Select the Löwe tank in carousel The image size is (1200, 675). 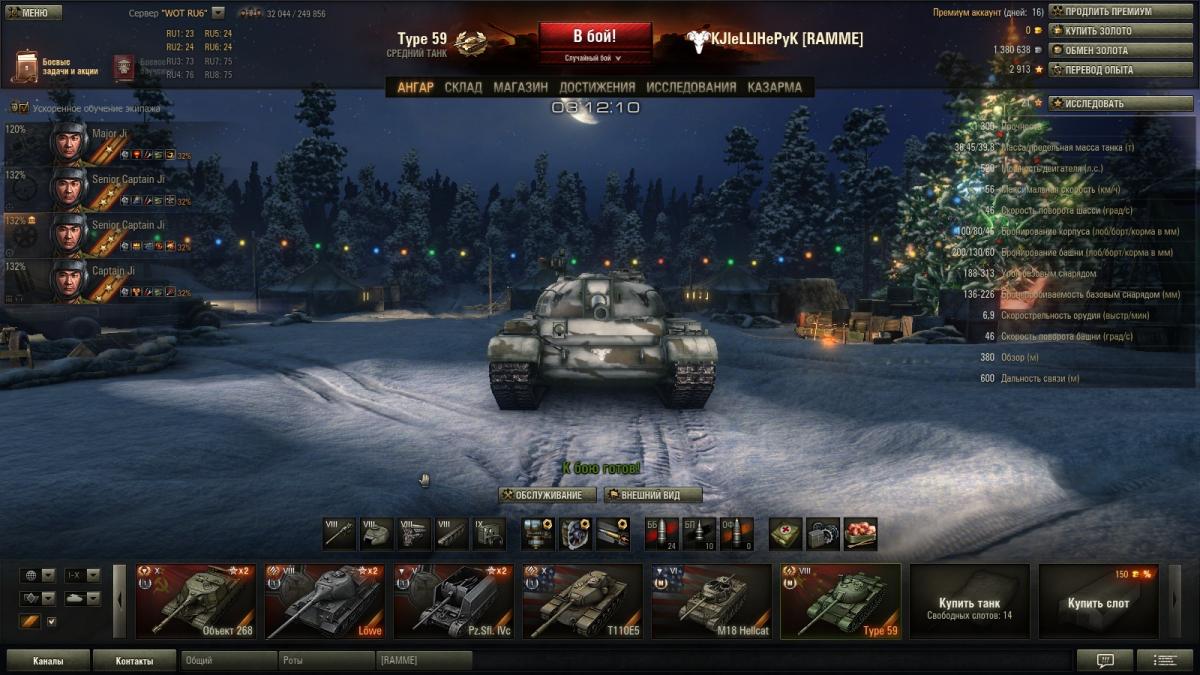[324, 601]
